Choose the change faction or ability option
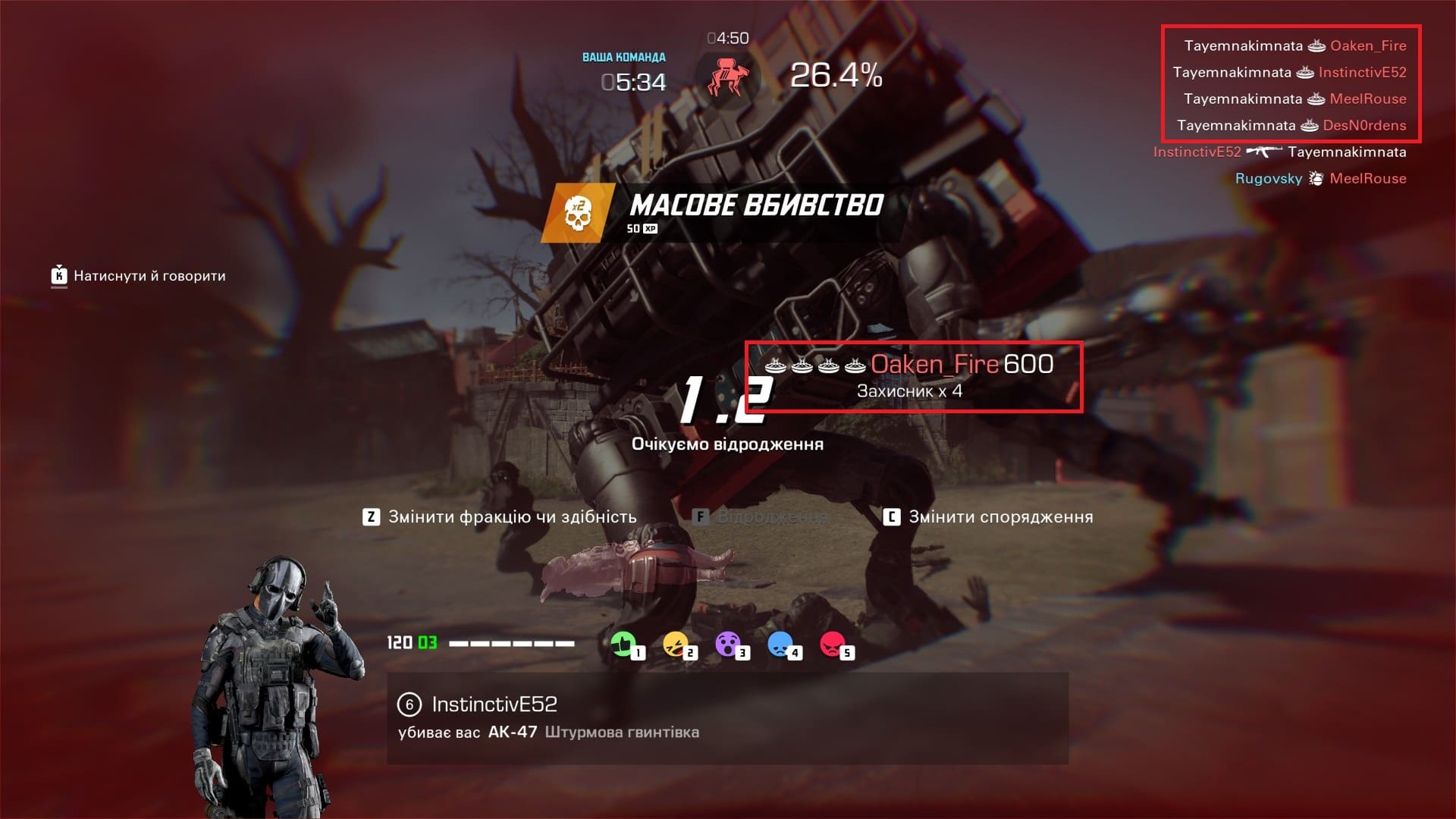 point(500,517)
